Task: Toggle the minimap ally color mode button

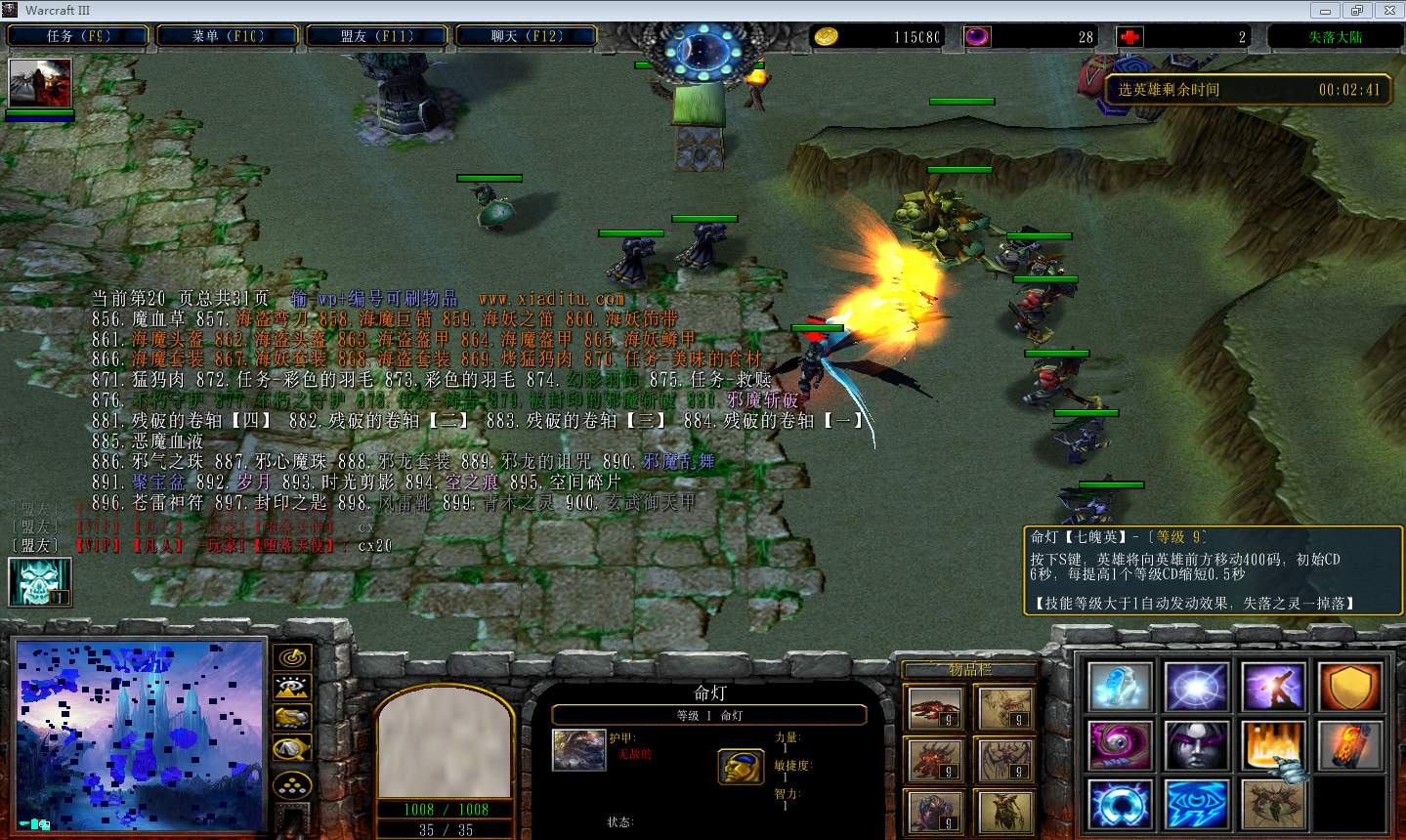Action: click(291, 718)
